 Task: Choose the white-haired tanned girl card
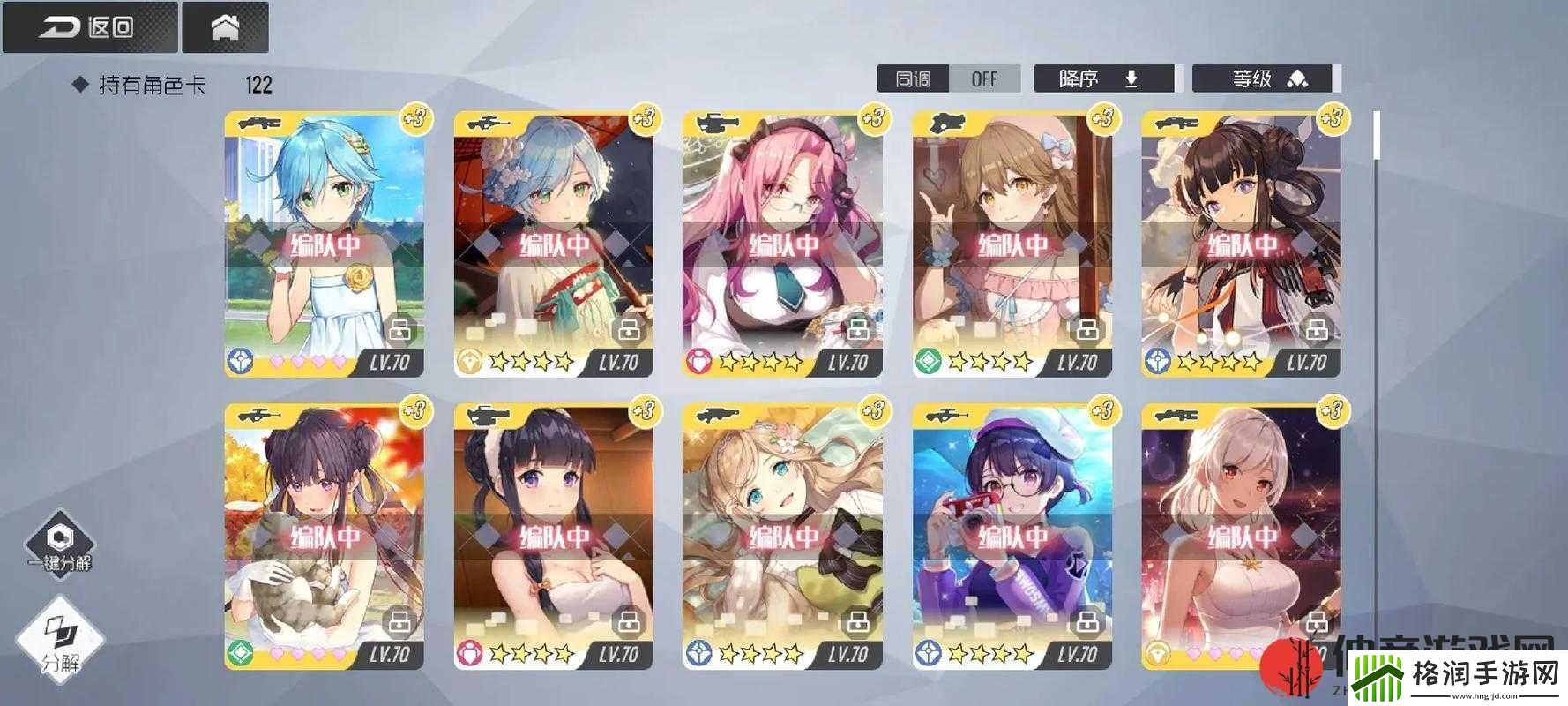point(1242,537)
